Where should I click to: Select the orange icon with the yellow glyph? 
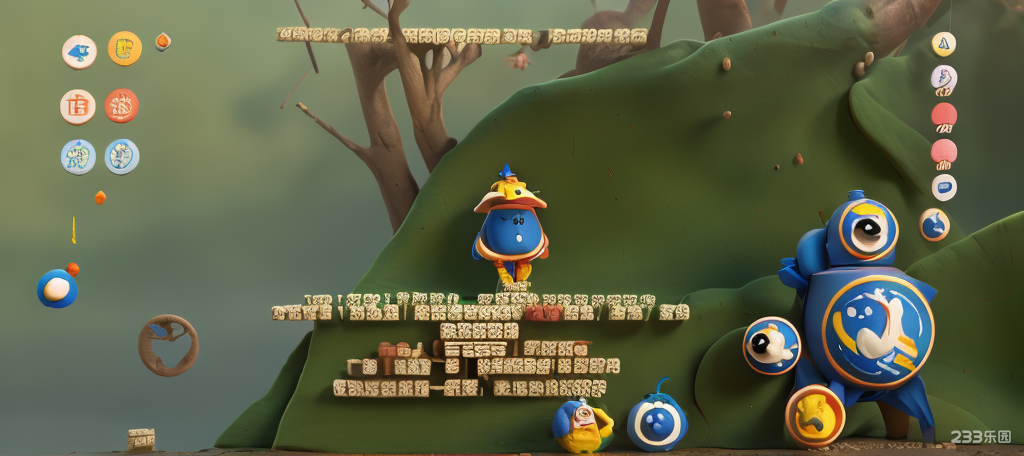125,48
